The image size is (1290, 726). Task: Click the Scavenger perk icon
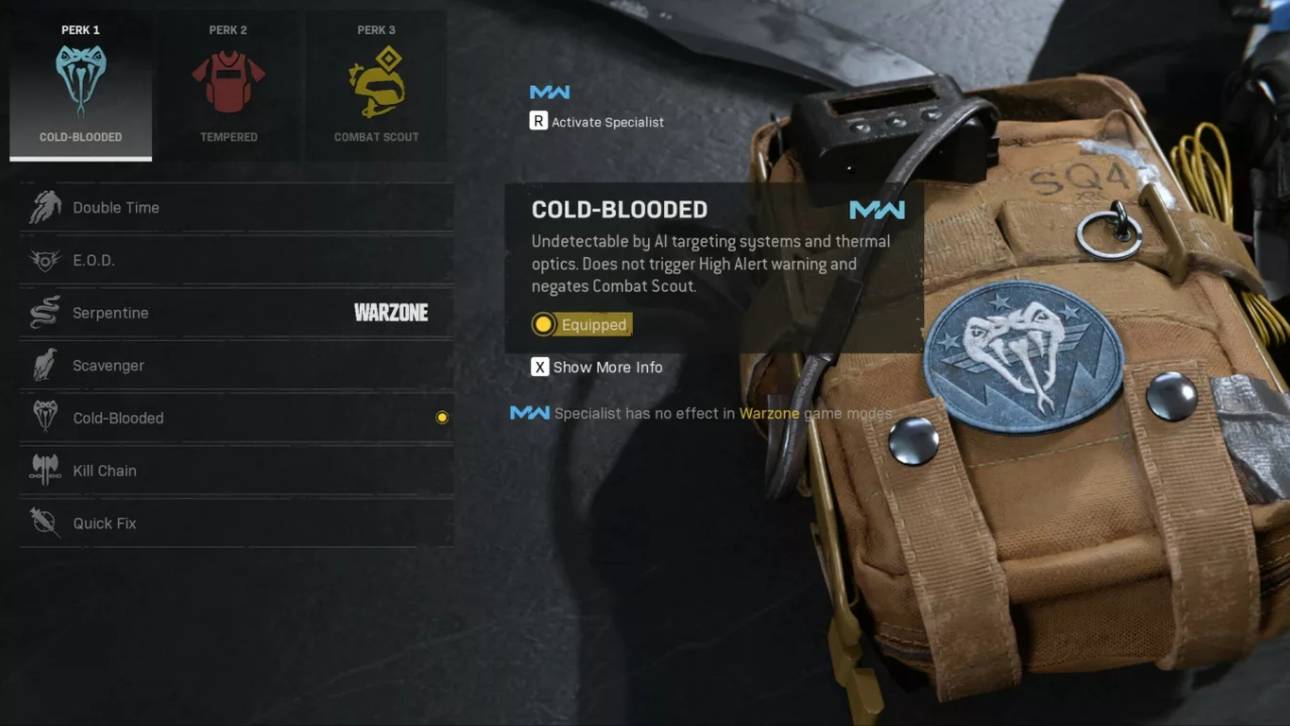pyautogui.click(x=44, y=365)
